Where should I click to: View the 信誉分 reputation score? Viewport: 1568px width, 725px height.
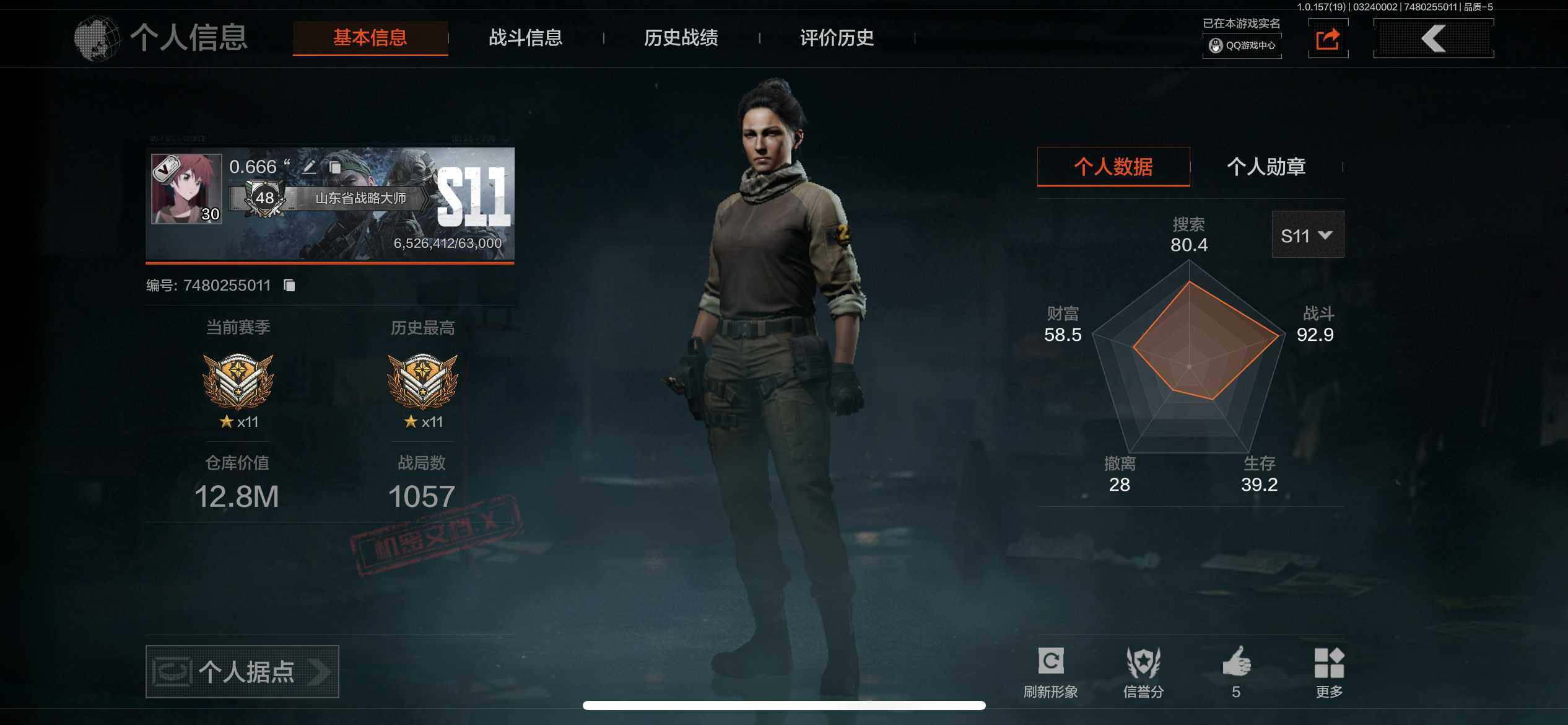pyautogui.click(x=1143, y=672)
